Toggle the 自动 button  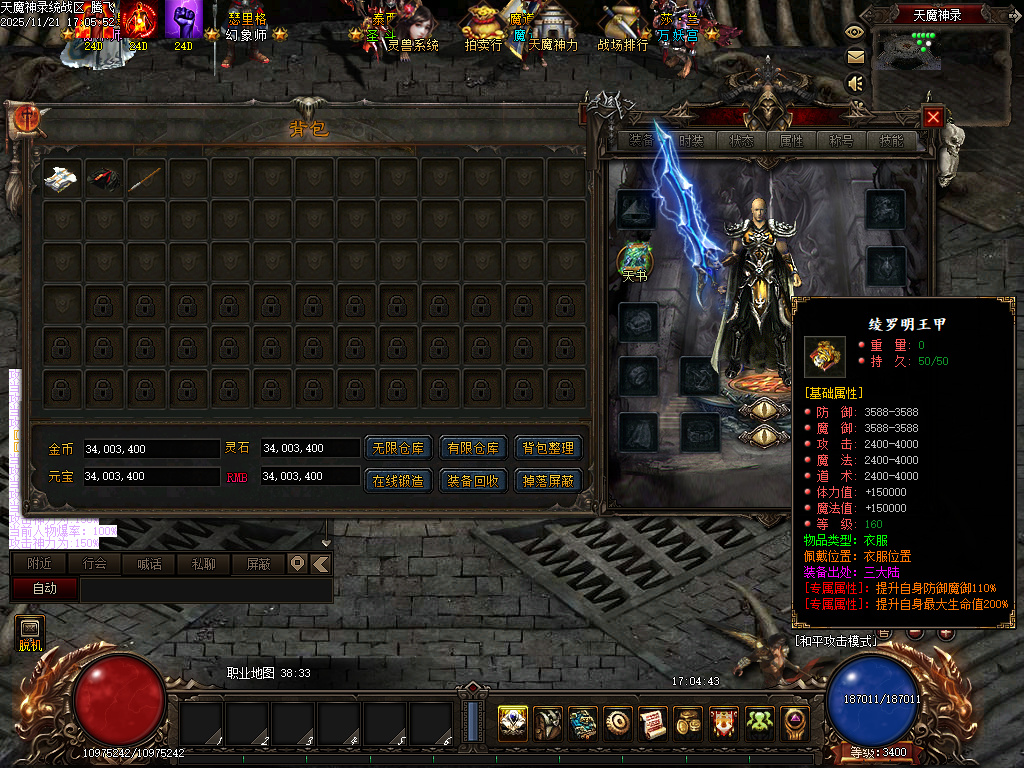tap(45, 589)
